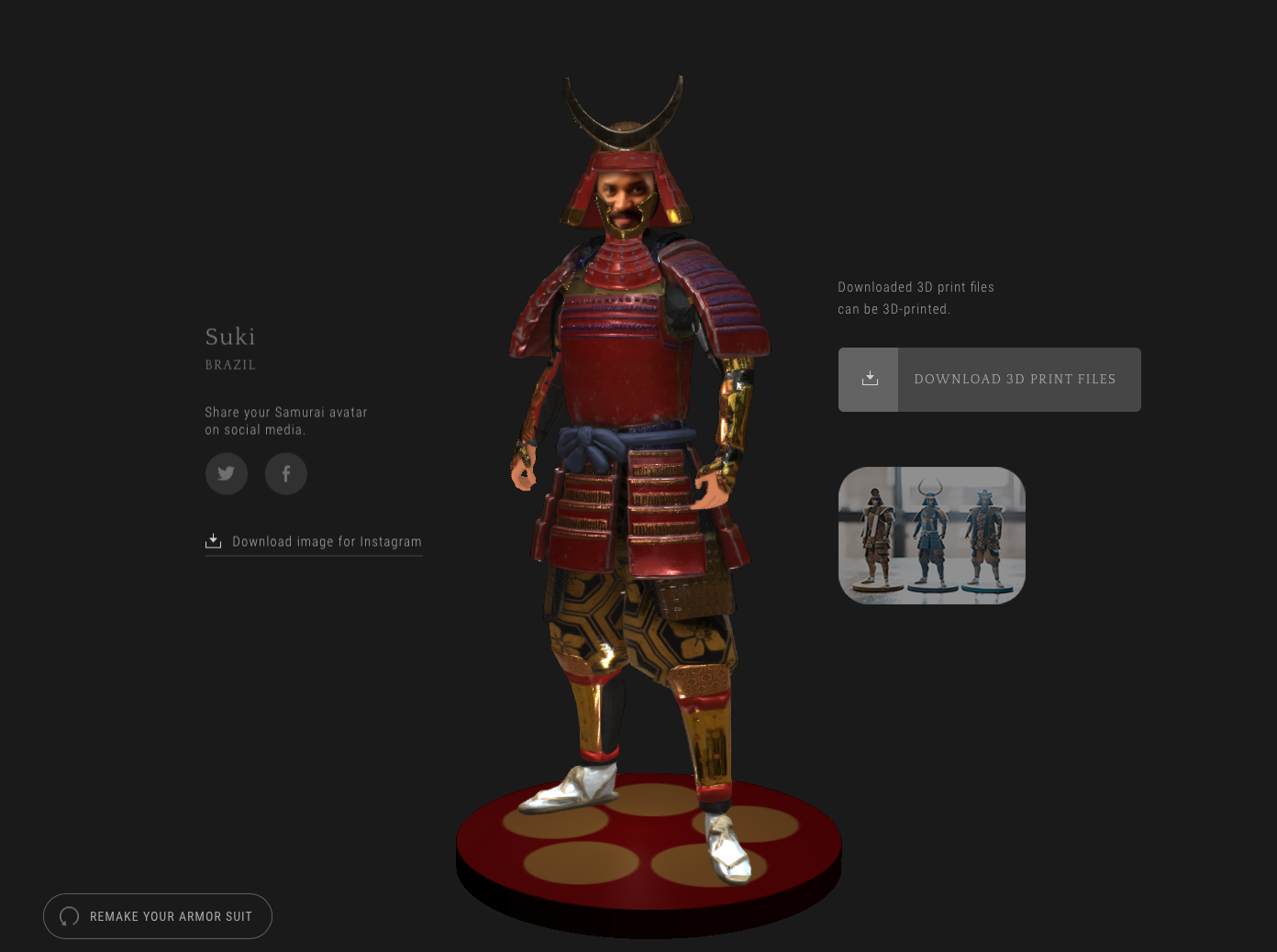Click the download arrow inside the 3D print button
Screen dimensions: 1277x952
click(868, 379)
